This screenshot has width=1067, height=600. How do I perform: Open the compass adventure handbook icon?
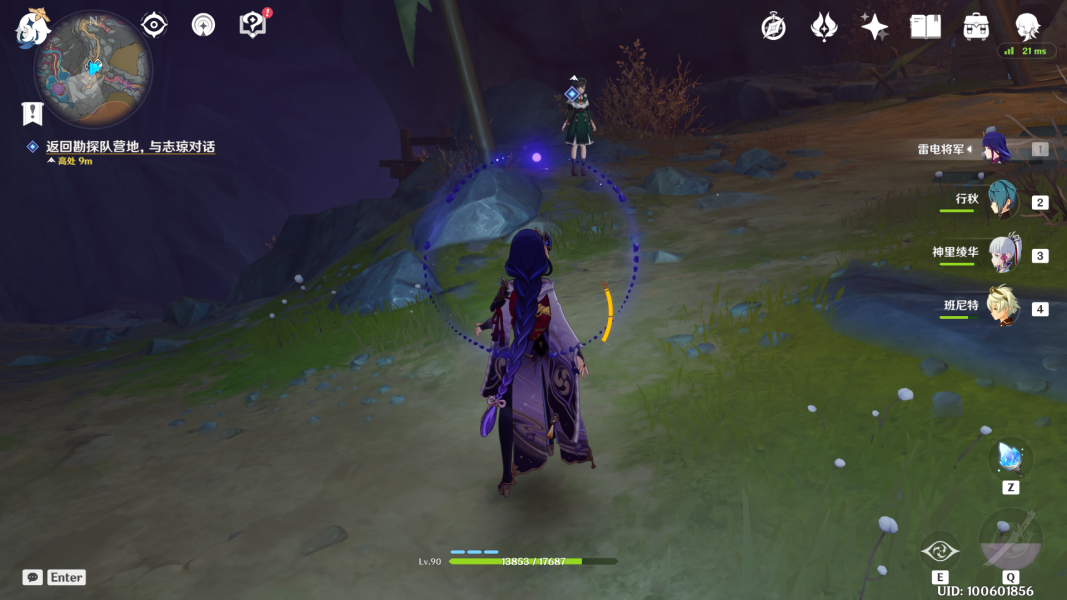click(x=773, y=27)
